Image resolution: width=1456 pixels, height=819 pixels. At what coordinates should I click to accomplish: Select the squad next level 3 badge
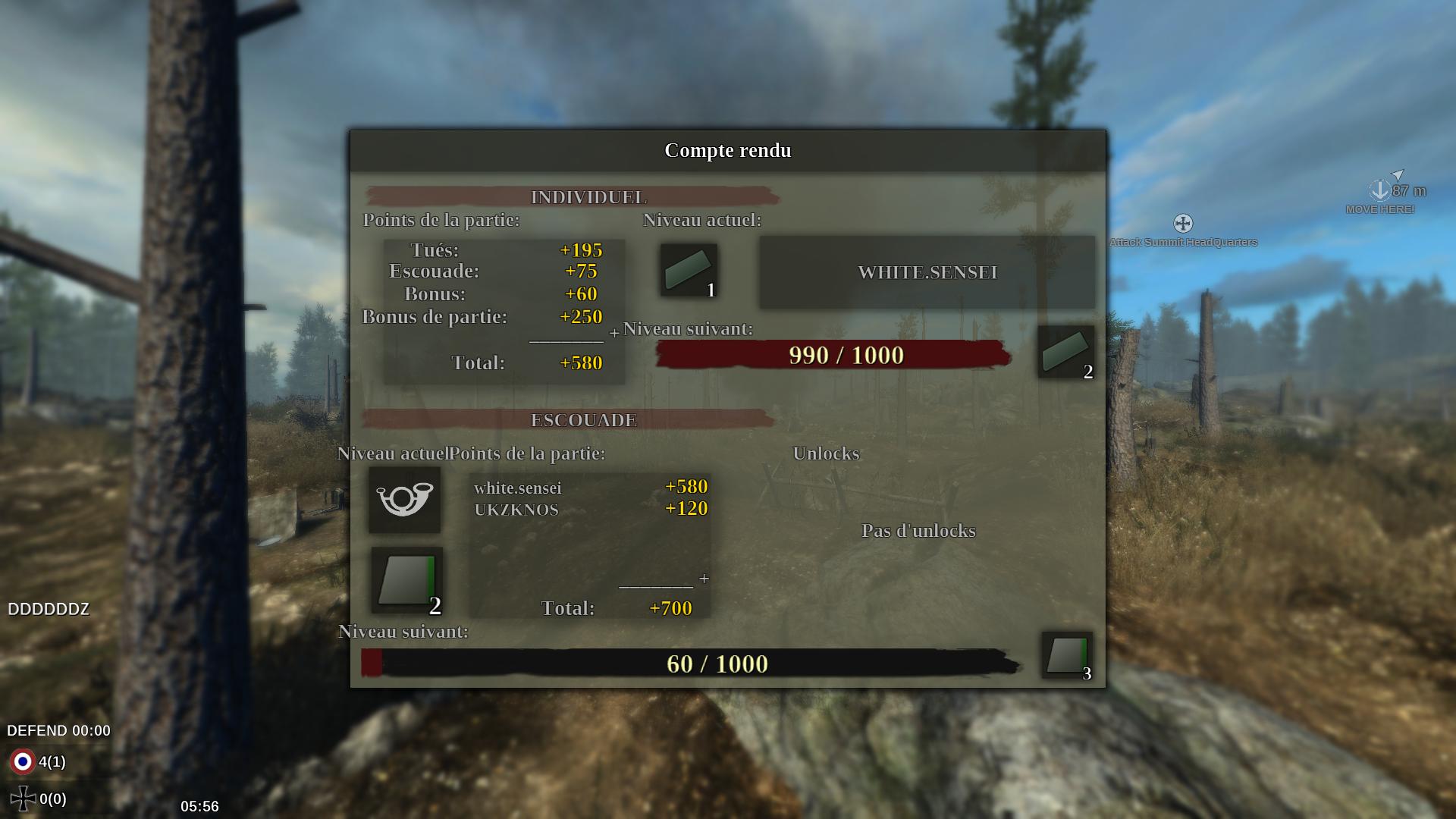pyautogui.click(x=1067, y=655)
